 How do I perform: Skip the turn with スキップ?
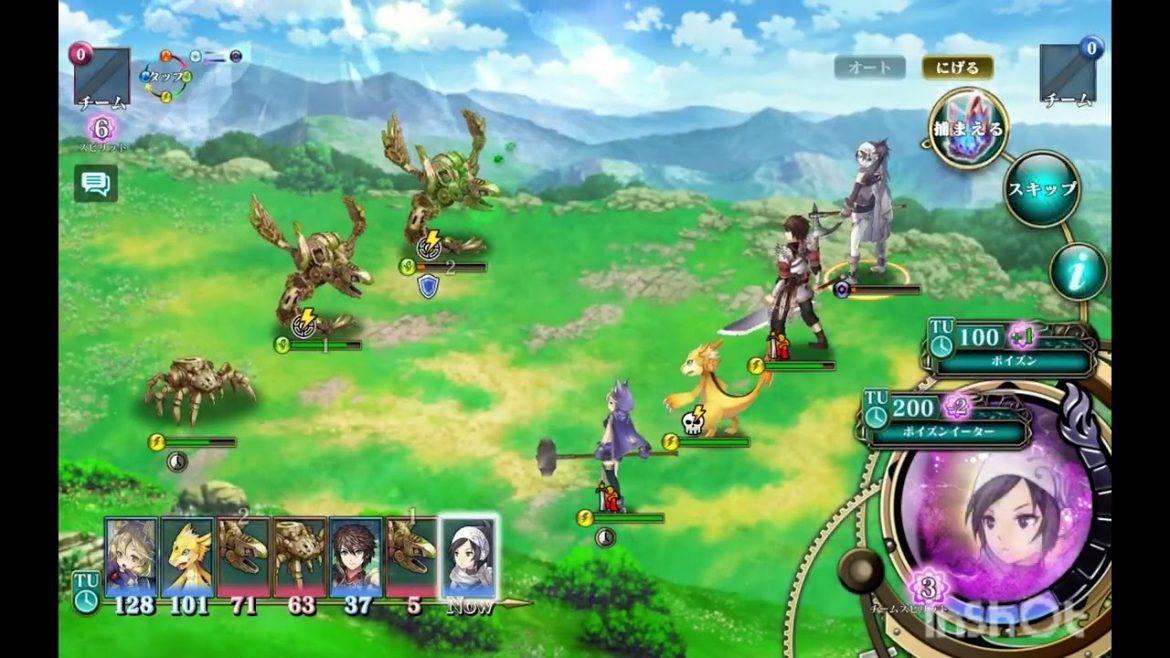(x=1041, y=189)
